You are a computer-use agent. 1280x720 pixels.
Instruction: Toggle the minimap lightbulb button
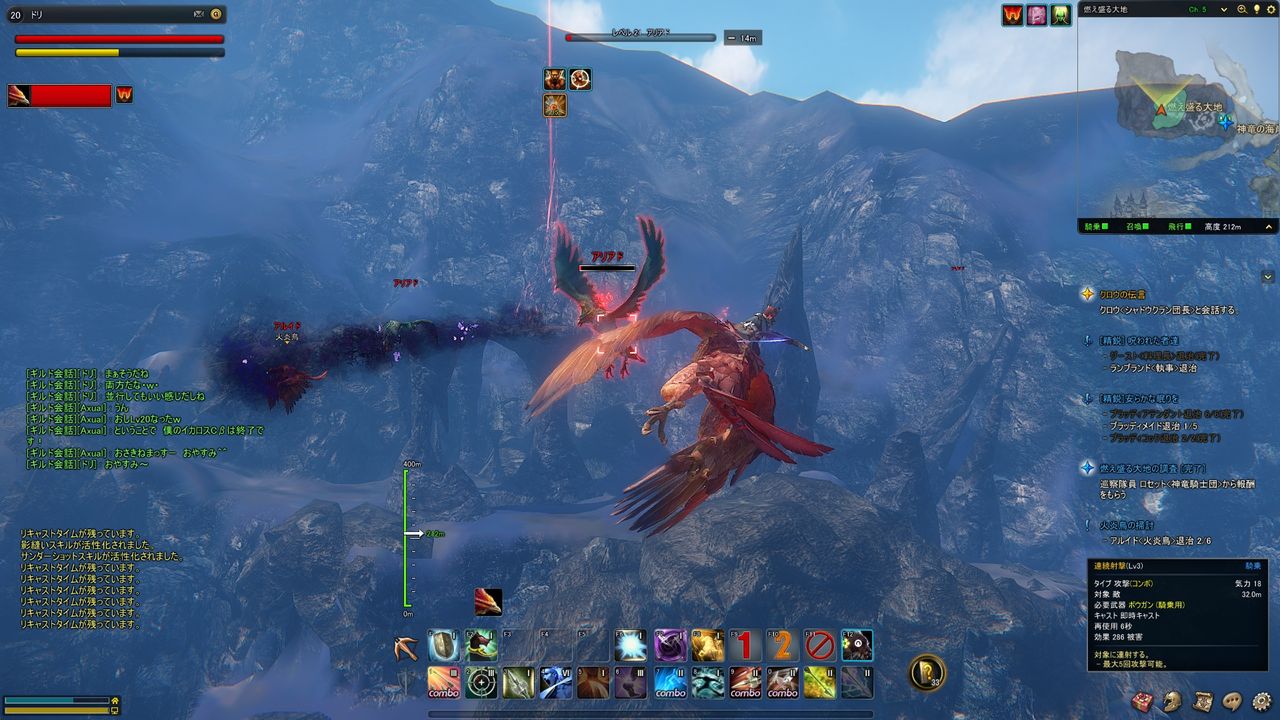click(1256, 9)
